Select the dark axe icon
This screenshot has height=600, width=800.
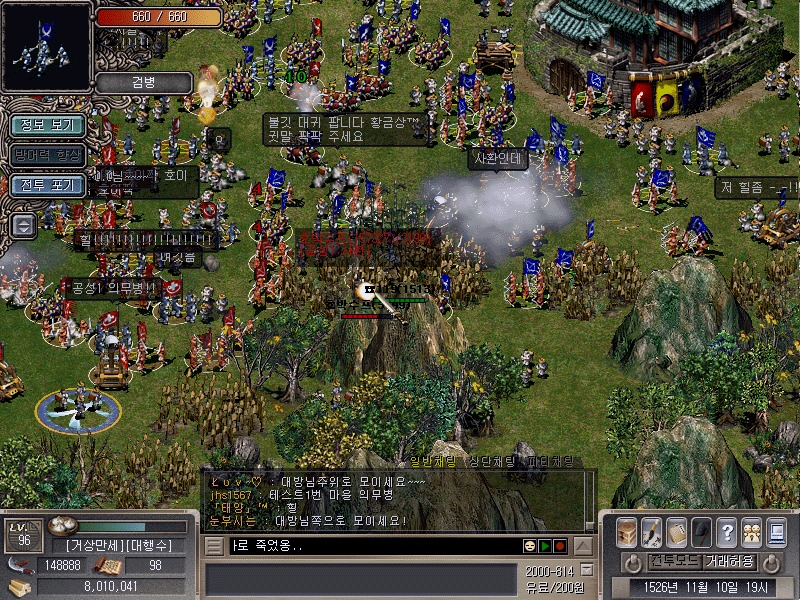[702, 531]
